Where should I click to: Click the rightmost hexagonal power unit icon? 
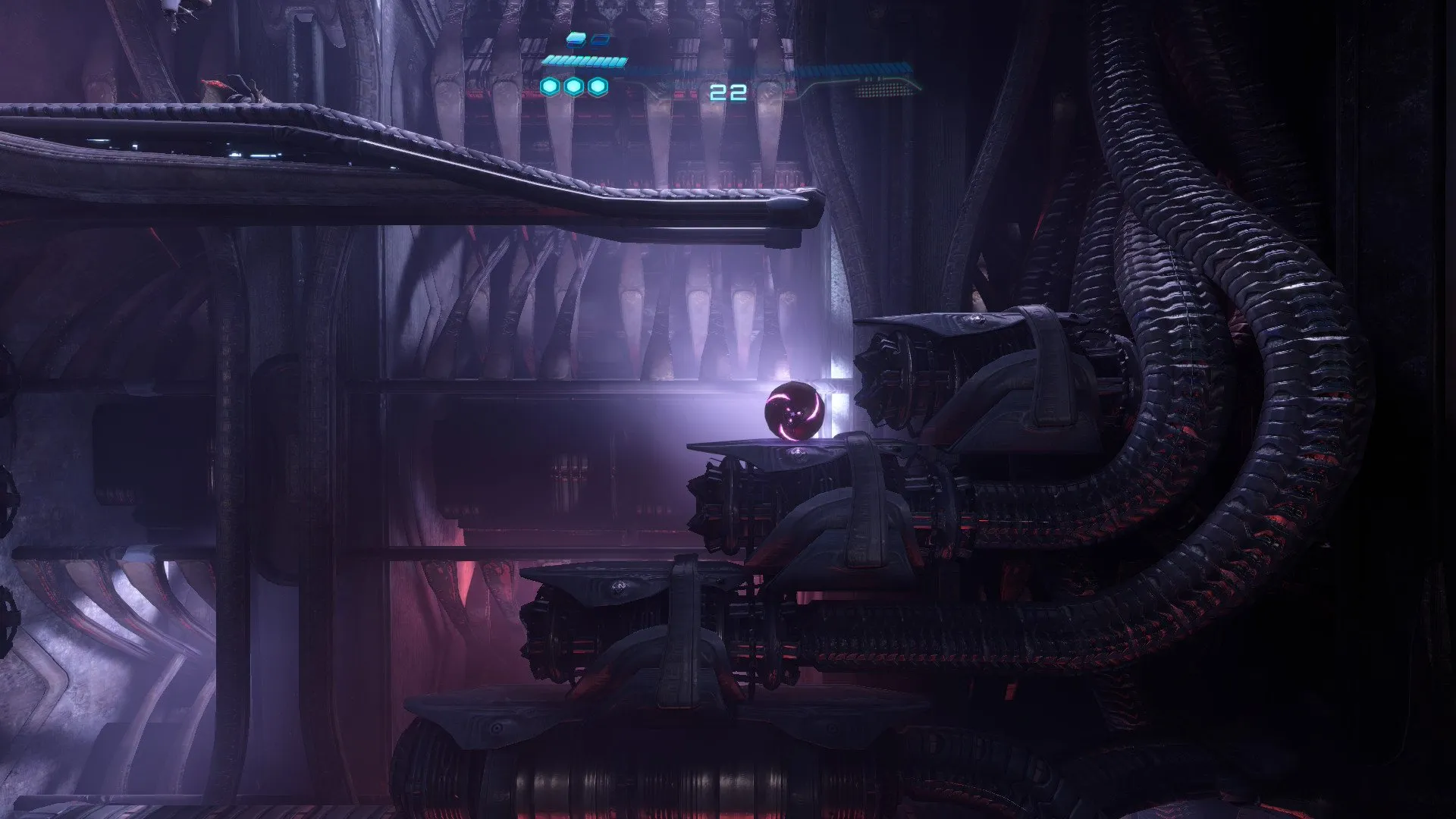(598, 87)
